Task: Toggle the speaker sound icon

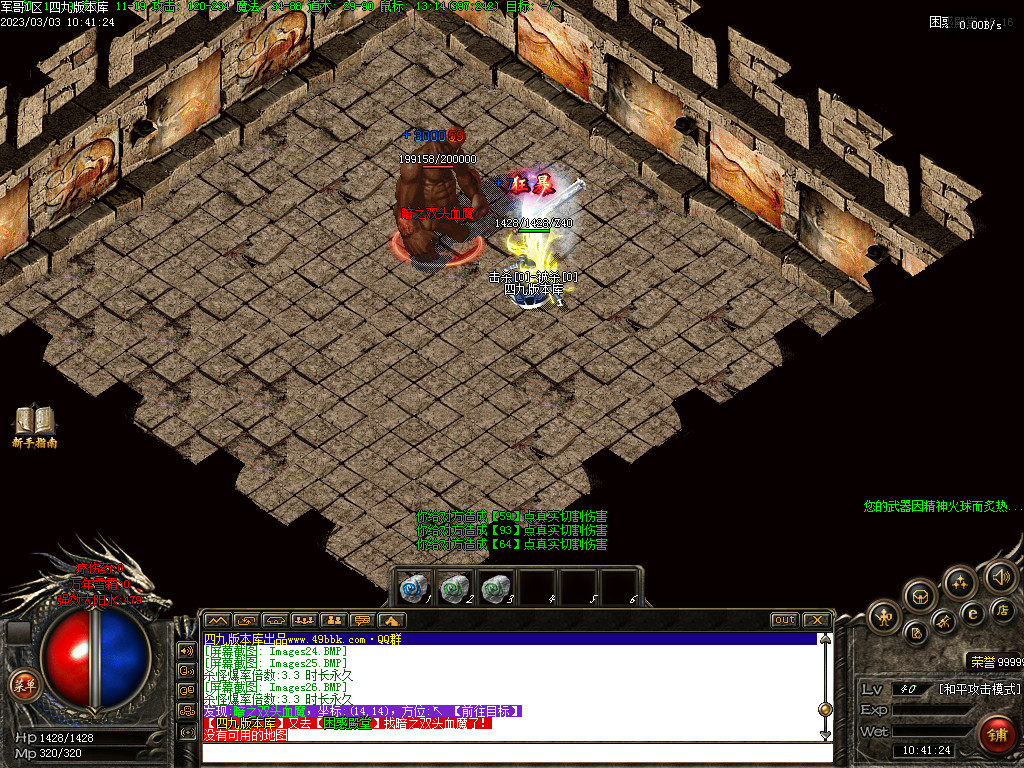Action: [x=1000, y=576]
